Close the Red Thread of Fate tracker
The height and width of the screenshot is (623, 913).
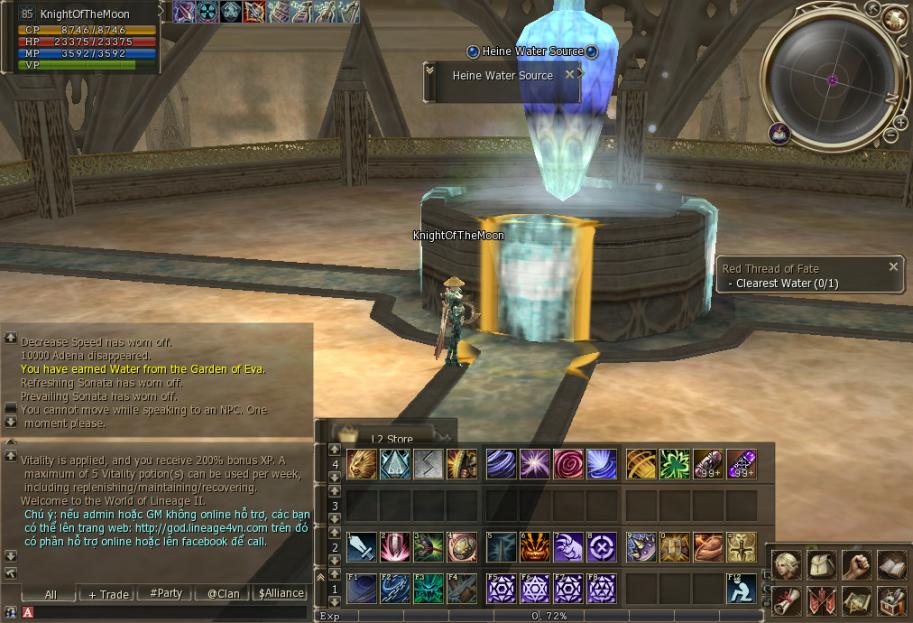click(894, 267)
